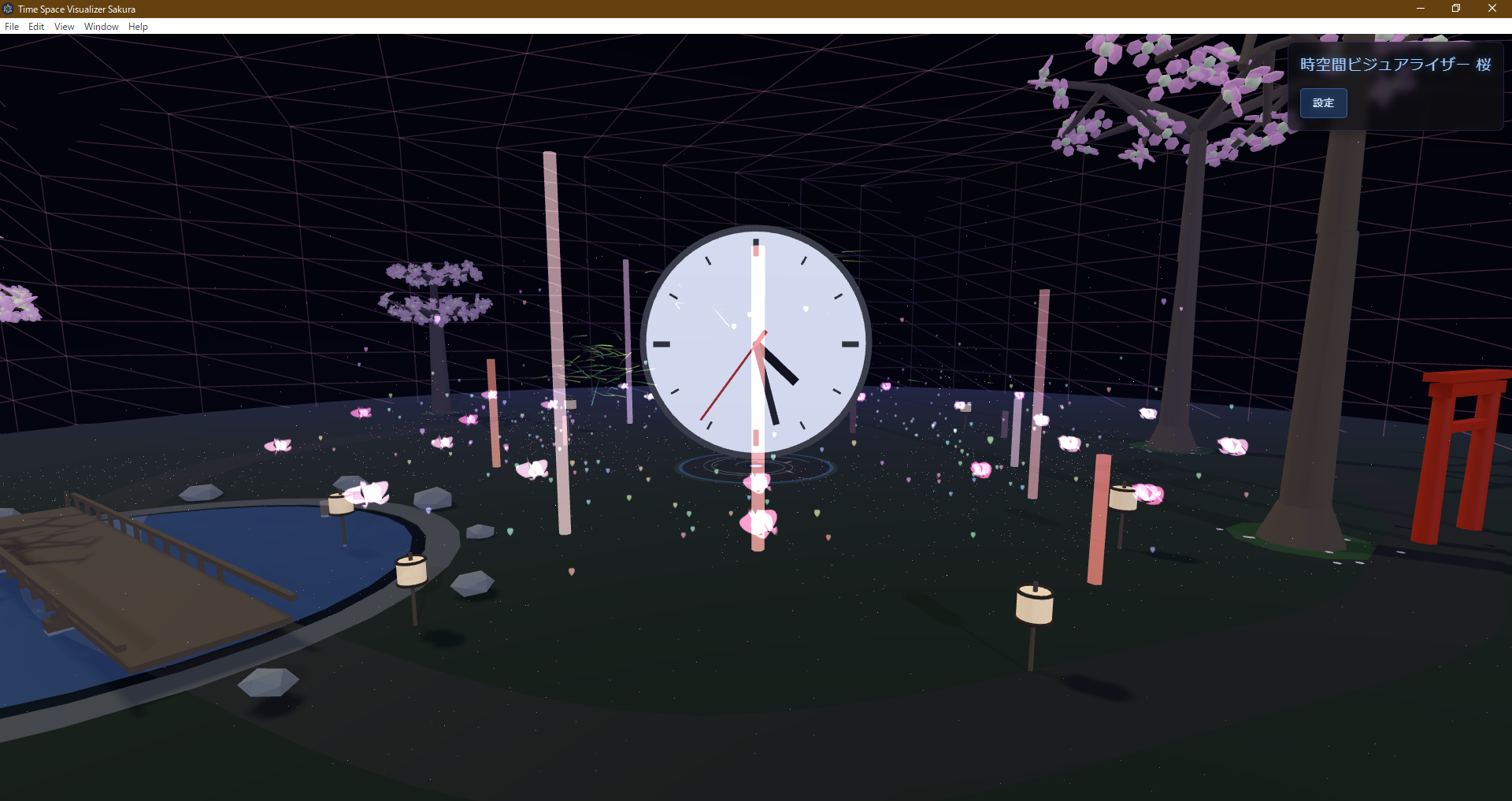This screenshot has width=1512, height=801.
Task: Click the 時空間ビジュアライザー 桜 title text
Action: pyautogui.click(x=1394, y=65)
